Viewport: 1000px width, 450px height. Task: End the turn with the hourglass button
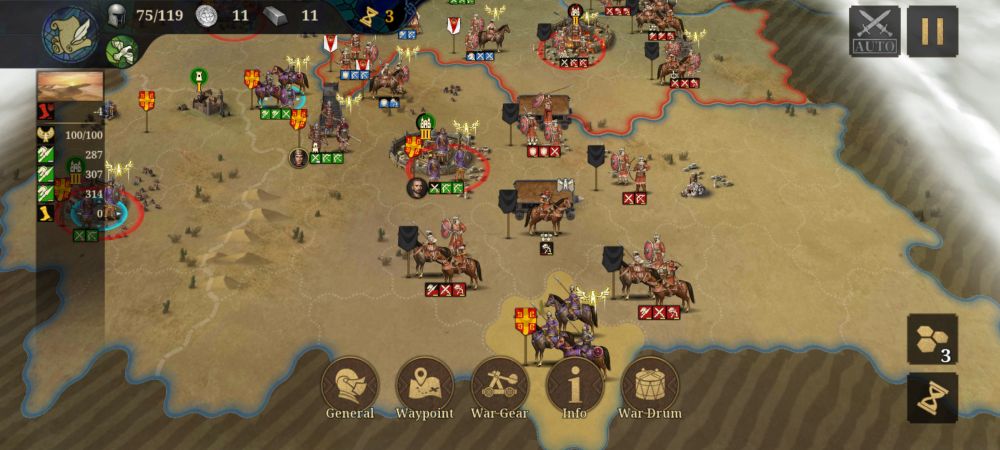tap(932, 398)
